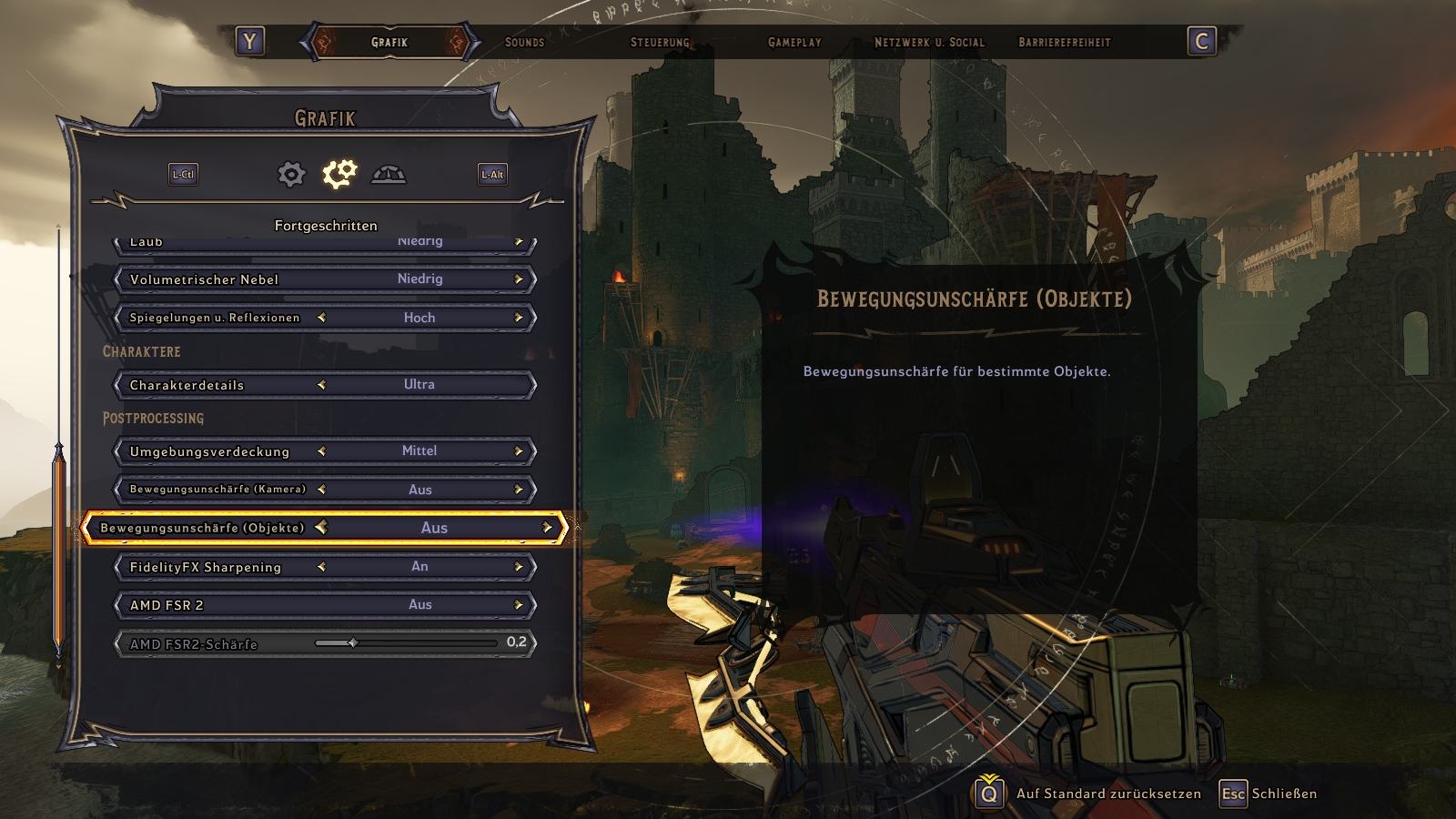
Task: Open the Steuerung settings tab
Action: [x=660, y=42]
